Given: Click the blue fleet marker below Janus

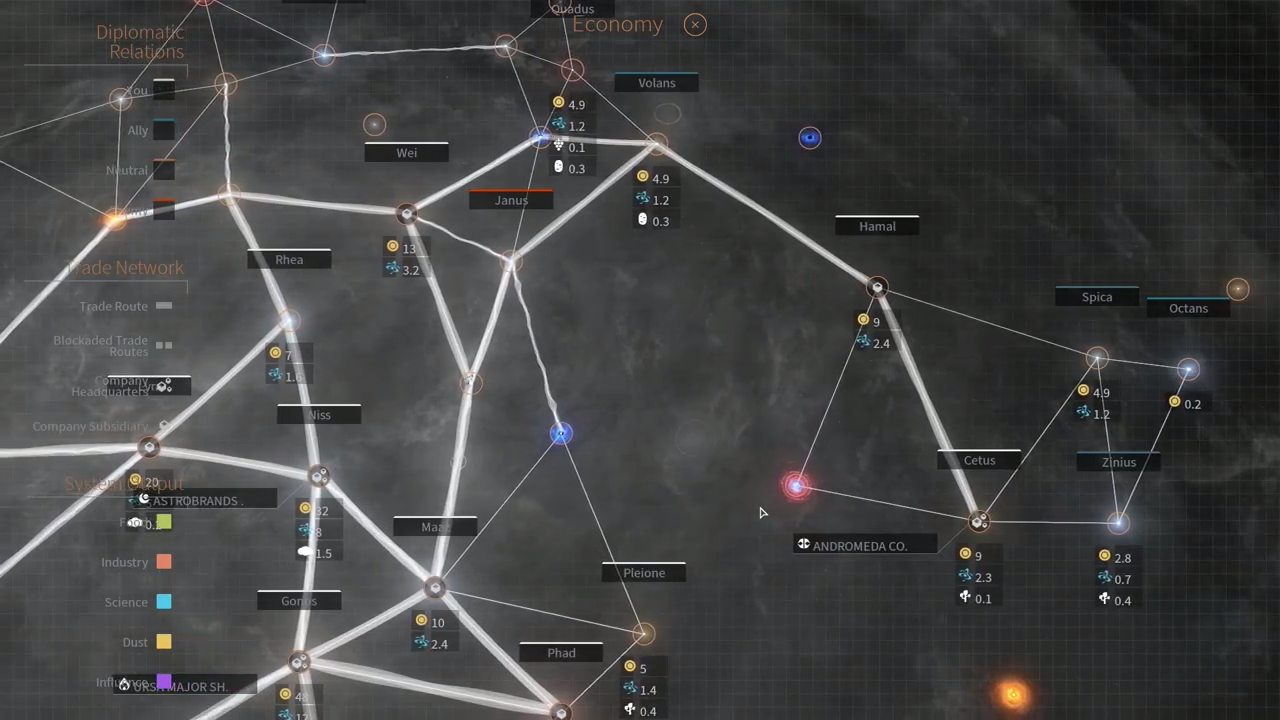Looking at the screenshot, I should click(560, 433).
